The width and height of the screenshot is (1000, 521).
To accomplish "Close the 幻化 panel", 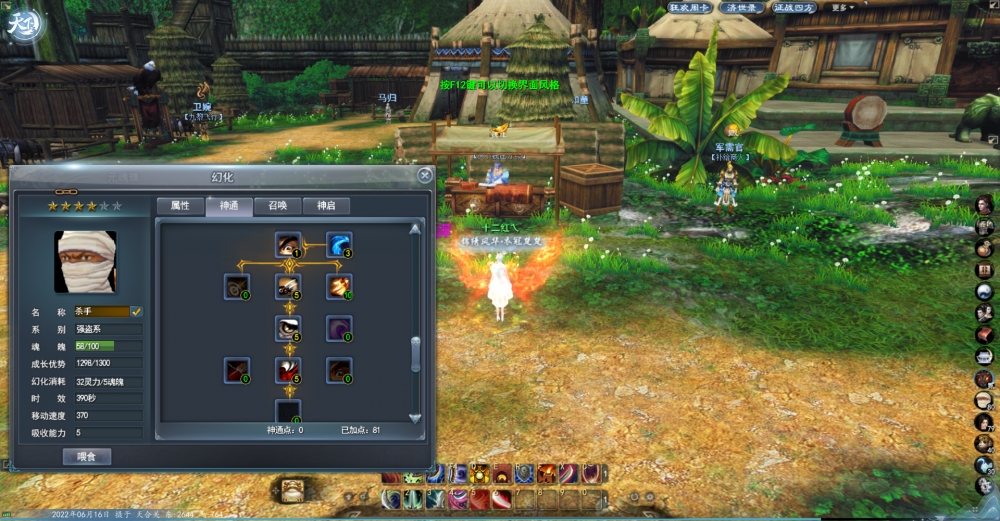I will (x=425, y=176).
